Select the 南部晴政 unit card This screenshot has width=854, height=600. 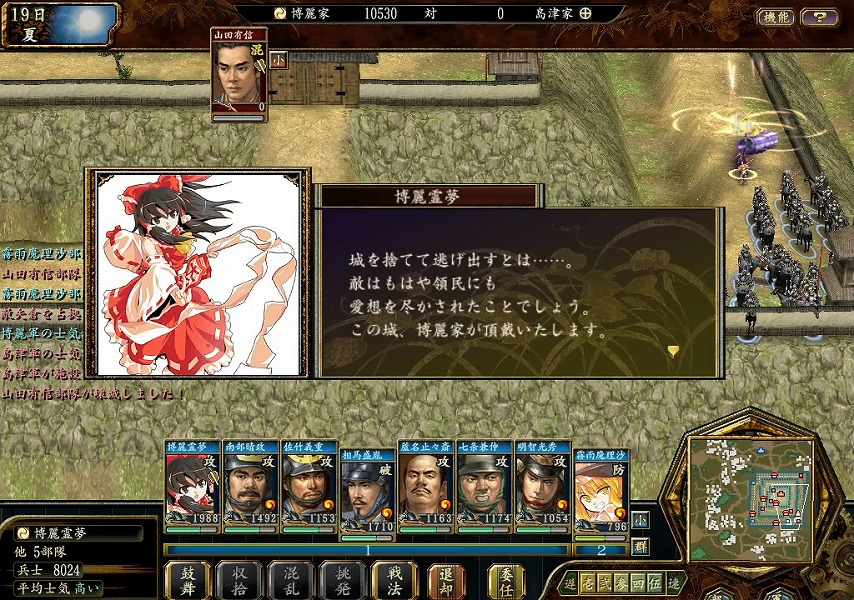(x=251, y=484)
